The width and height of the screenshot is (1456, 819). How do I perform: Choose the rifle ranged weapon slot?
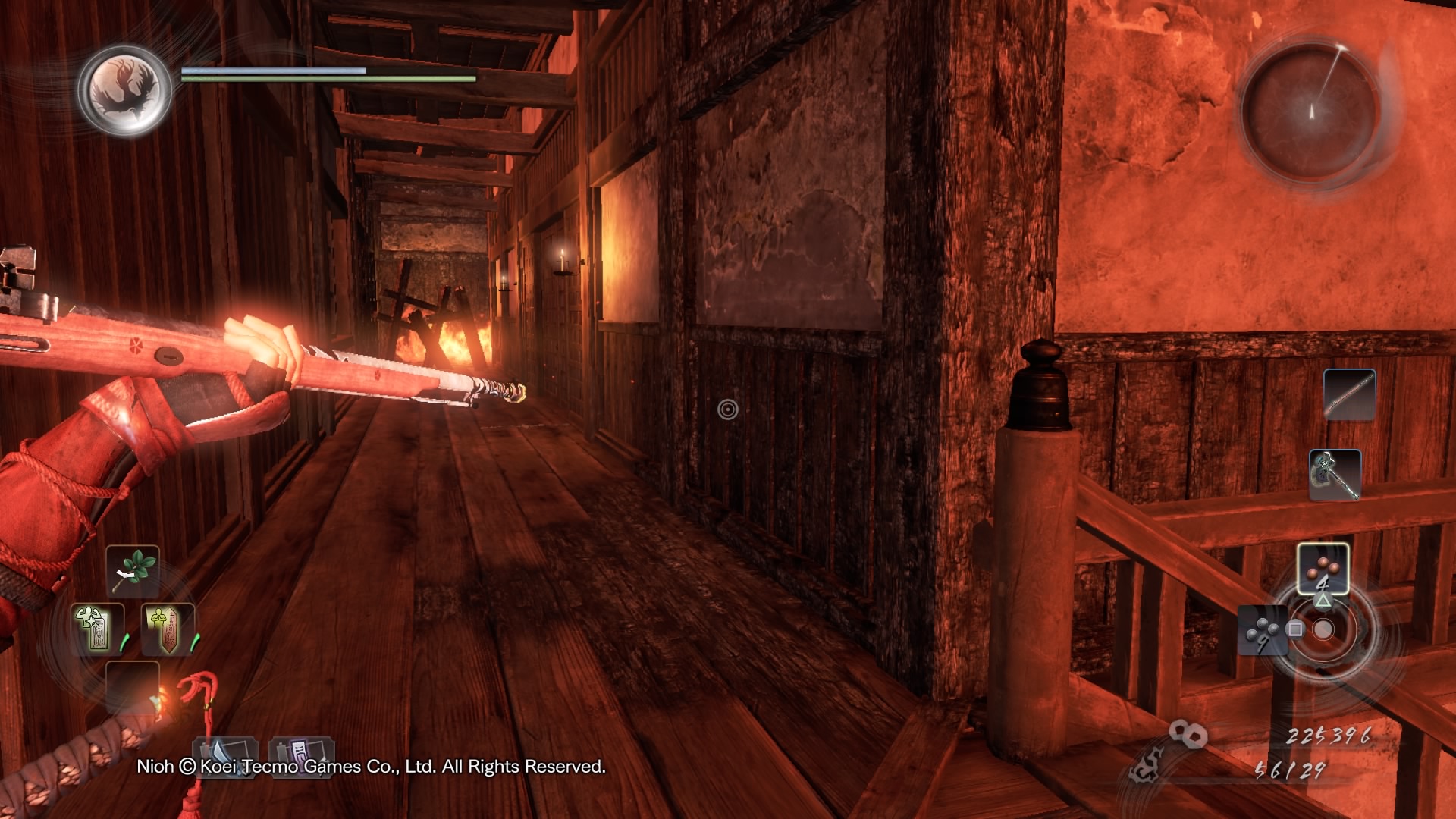point(1349,394)
